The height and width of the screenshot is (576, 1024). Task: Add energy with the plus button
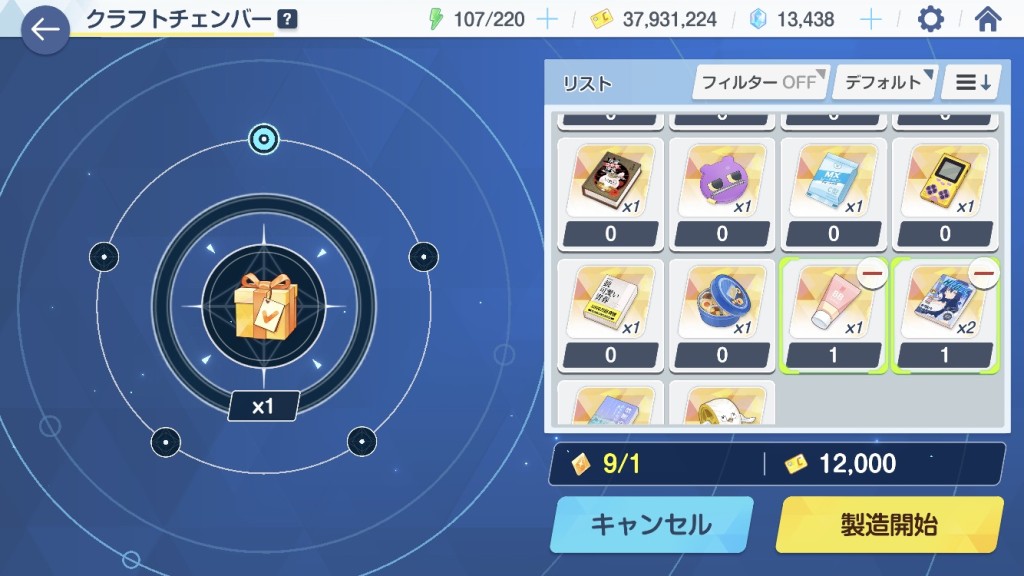[547, 19]
